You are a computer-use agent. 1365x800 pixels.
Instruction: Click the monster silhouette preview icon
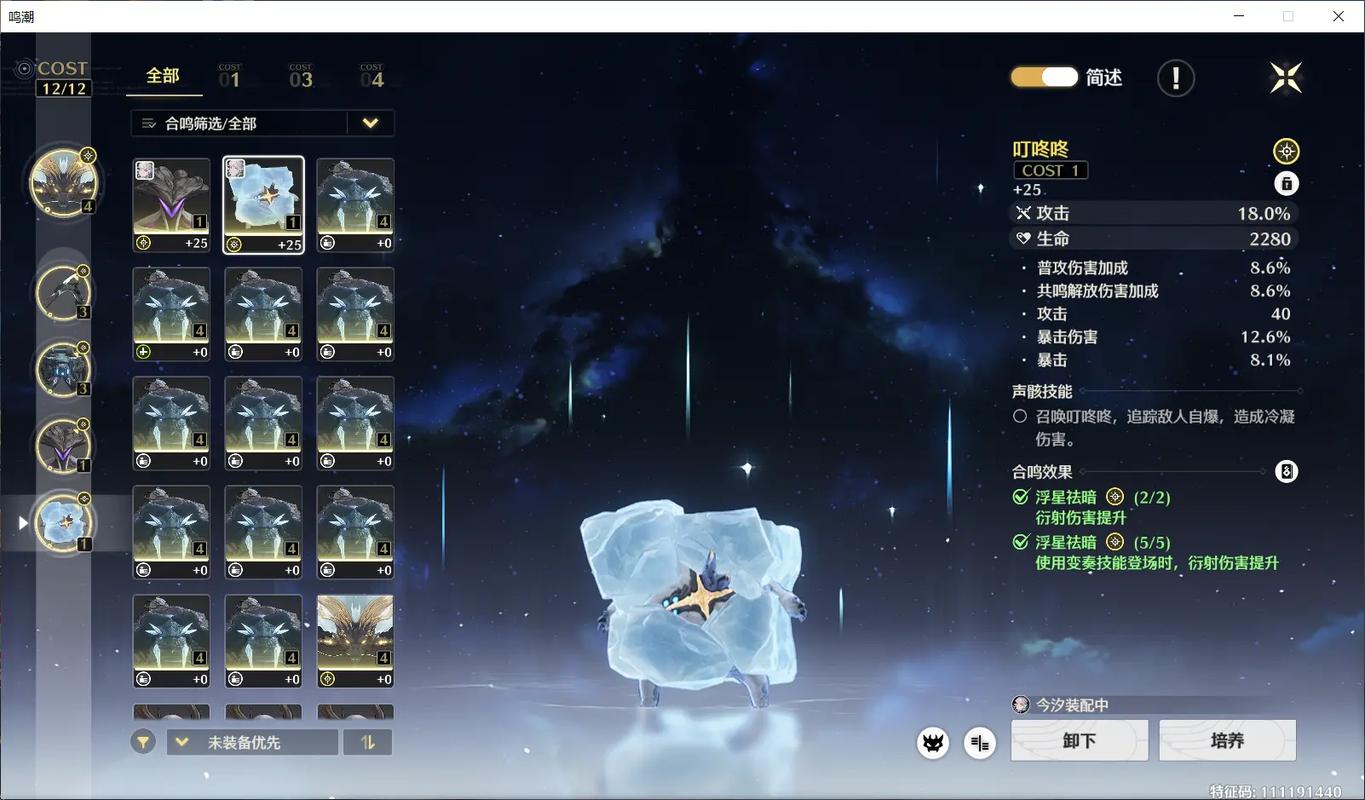[x=932, y=742]
